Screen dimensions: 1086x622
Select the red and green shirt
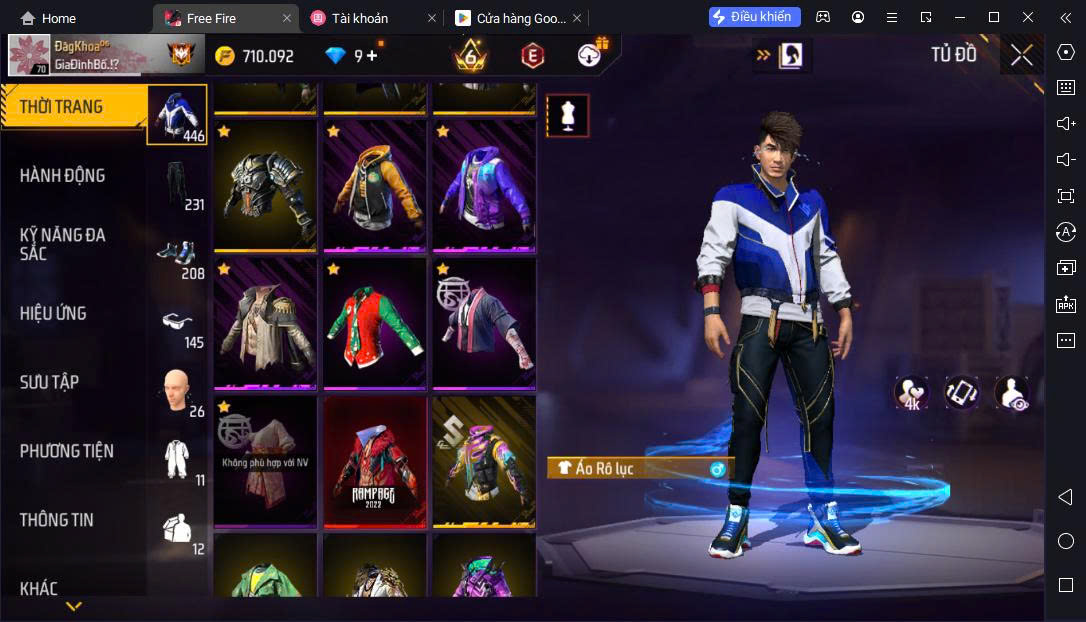point(374,323)
